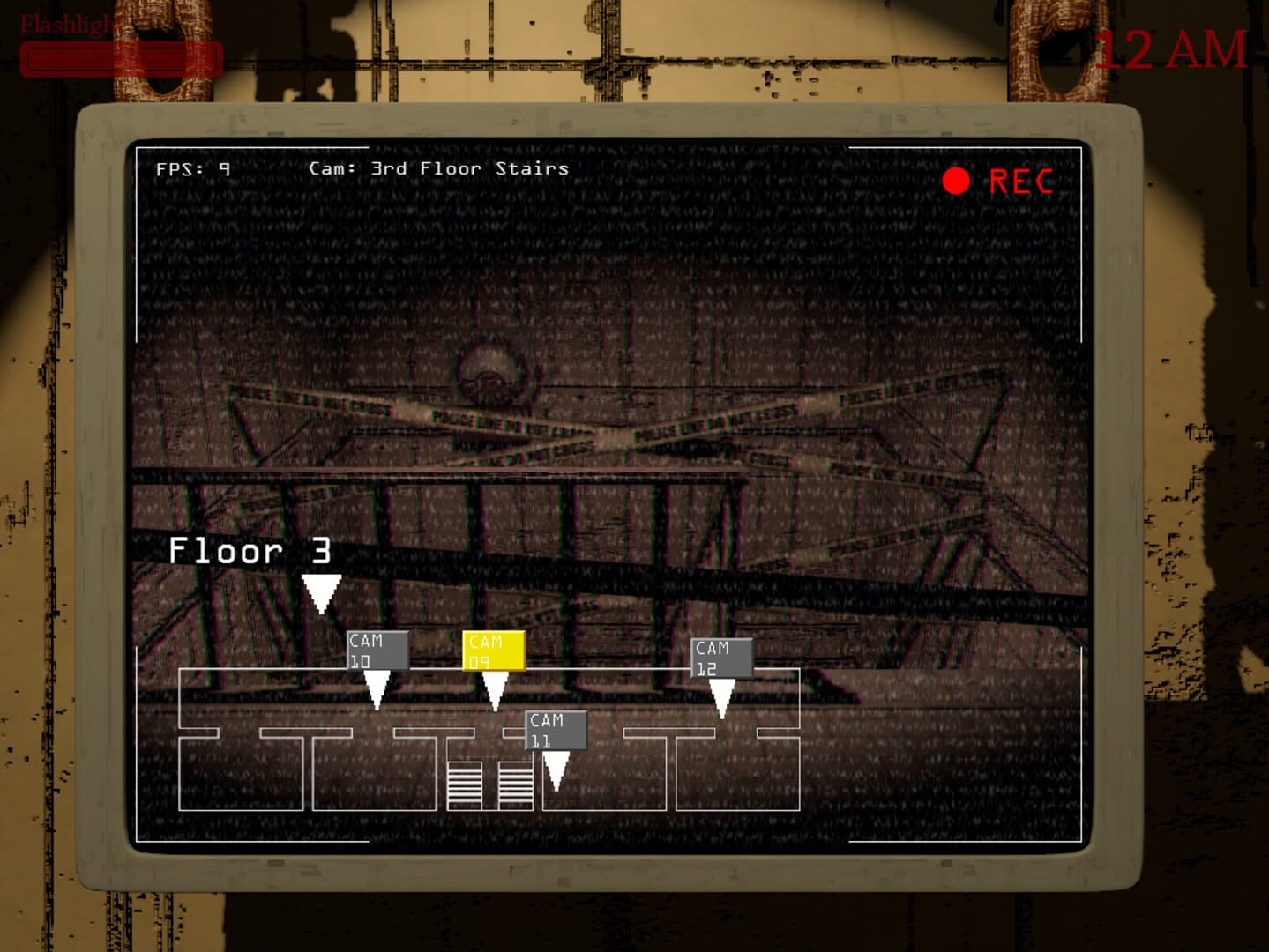
Task: Click the triangle marker below CAM 11
Action: (x=556, y=773)
